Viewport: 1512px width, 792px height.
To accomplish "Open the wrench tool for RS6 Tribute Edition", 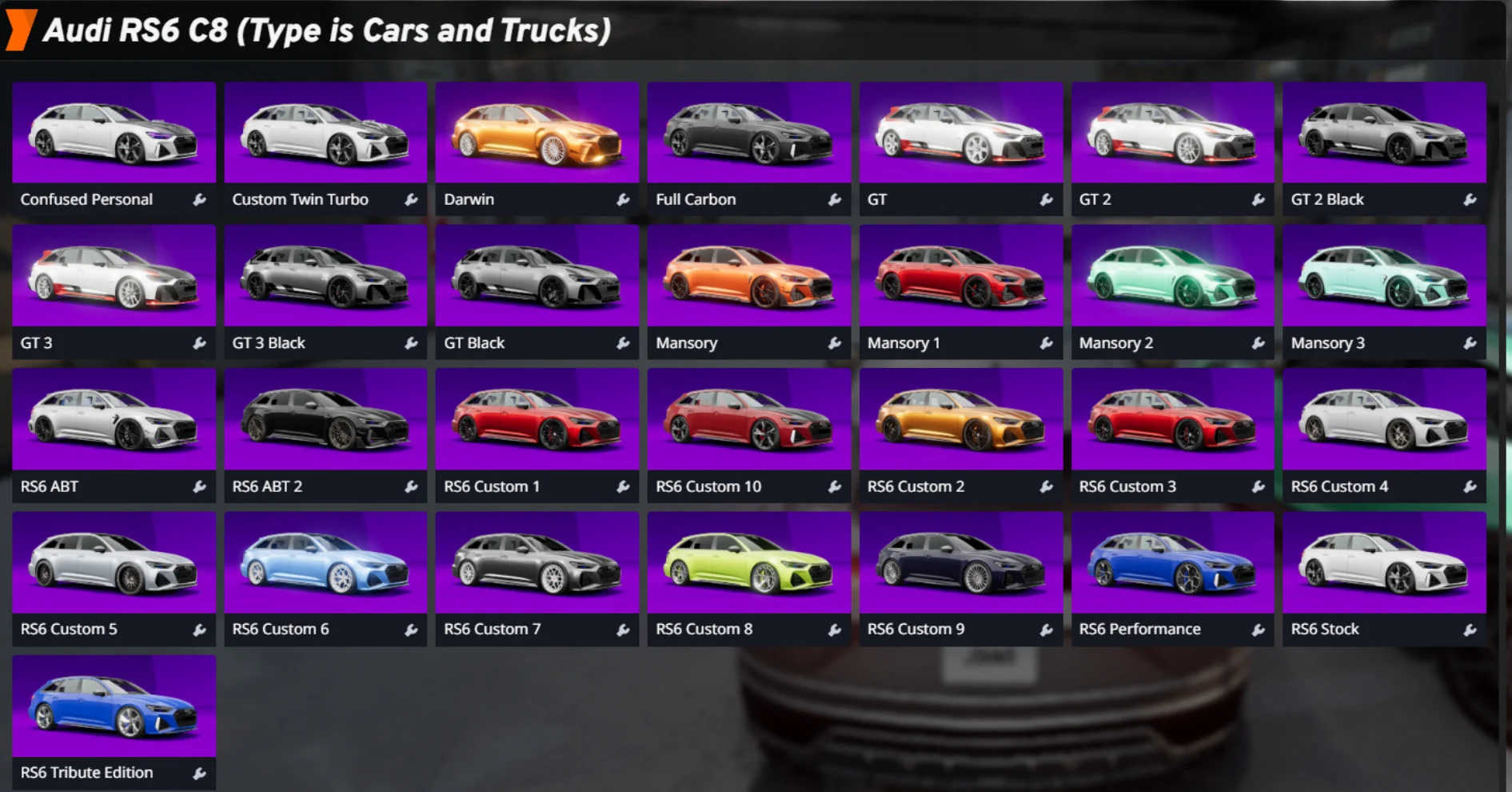I will (199, 772).
